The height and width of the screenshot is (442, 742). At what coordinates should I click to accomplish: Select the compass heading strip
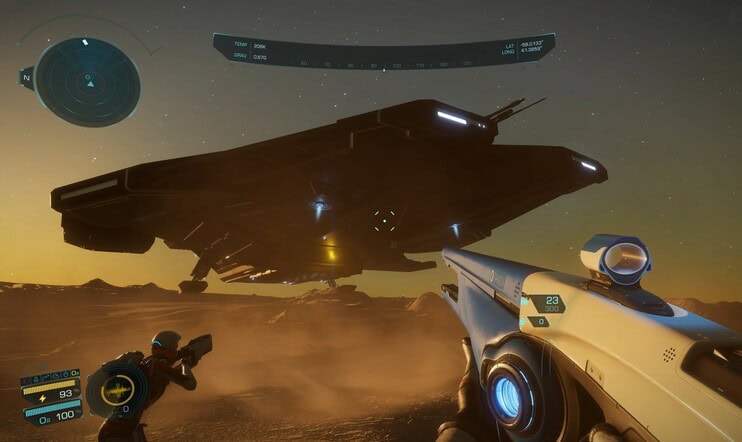point(384,64)
